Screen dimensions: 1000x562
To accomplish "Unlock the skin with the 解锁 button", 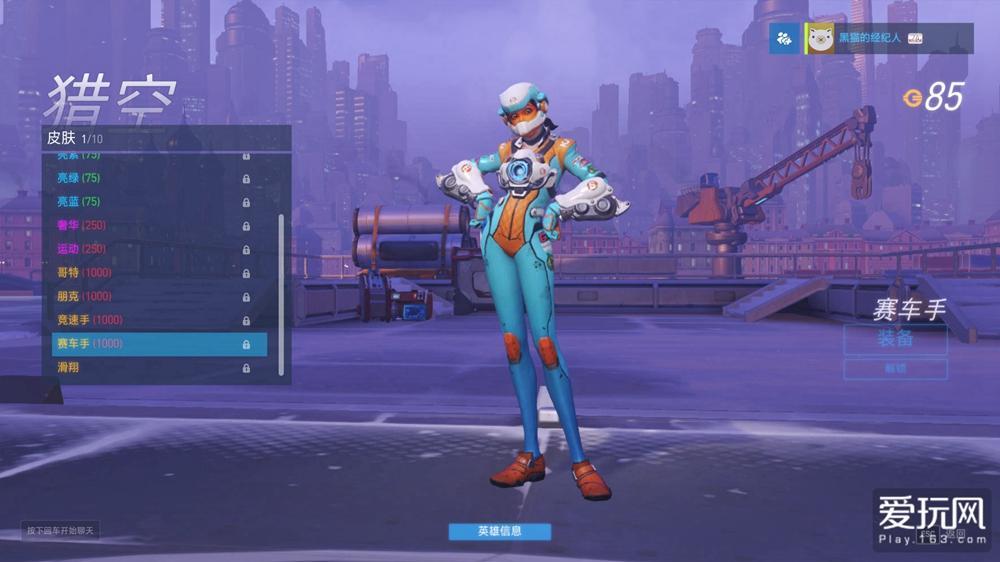I will [x=895, y=369].
